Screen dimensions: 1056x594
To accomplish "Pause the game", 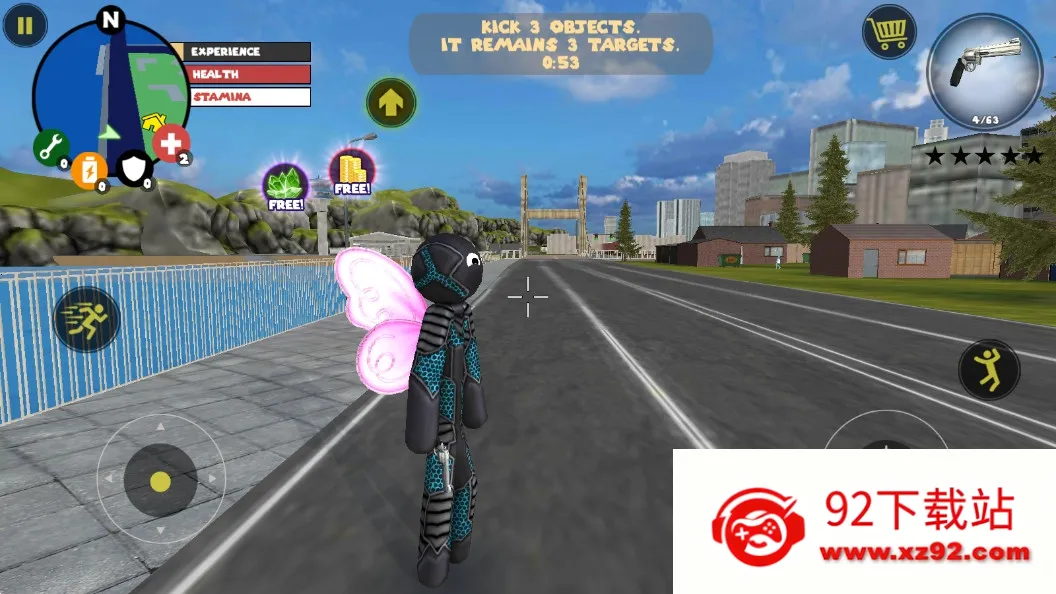I will coord(25,26).
